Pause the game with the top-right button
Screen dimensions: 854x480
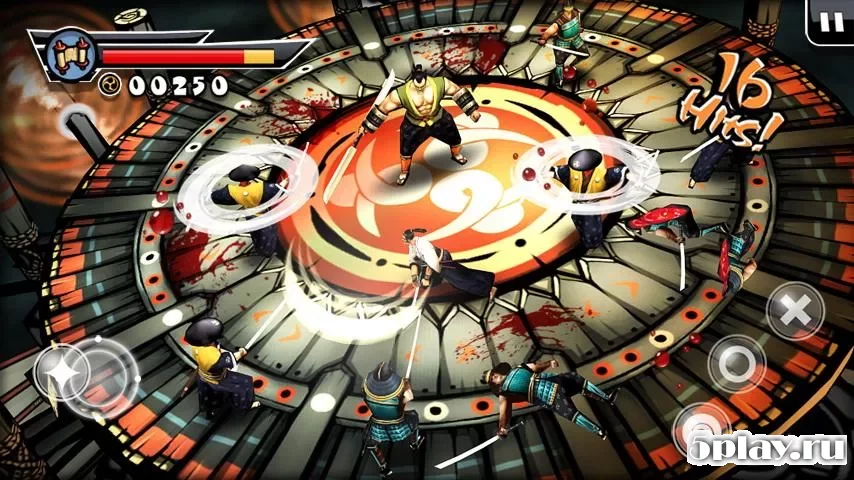click(830, 20)
